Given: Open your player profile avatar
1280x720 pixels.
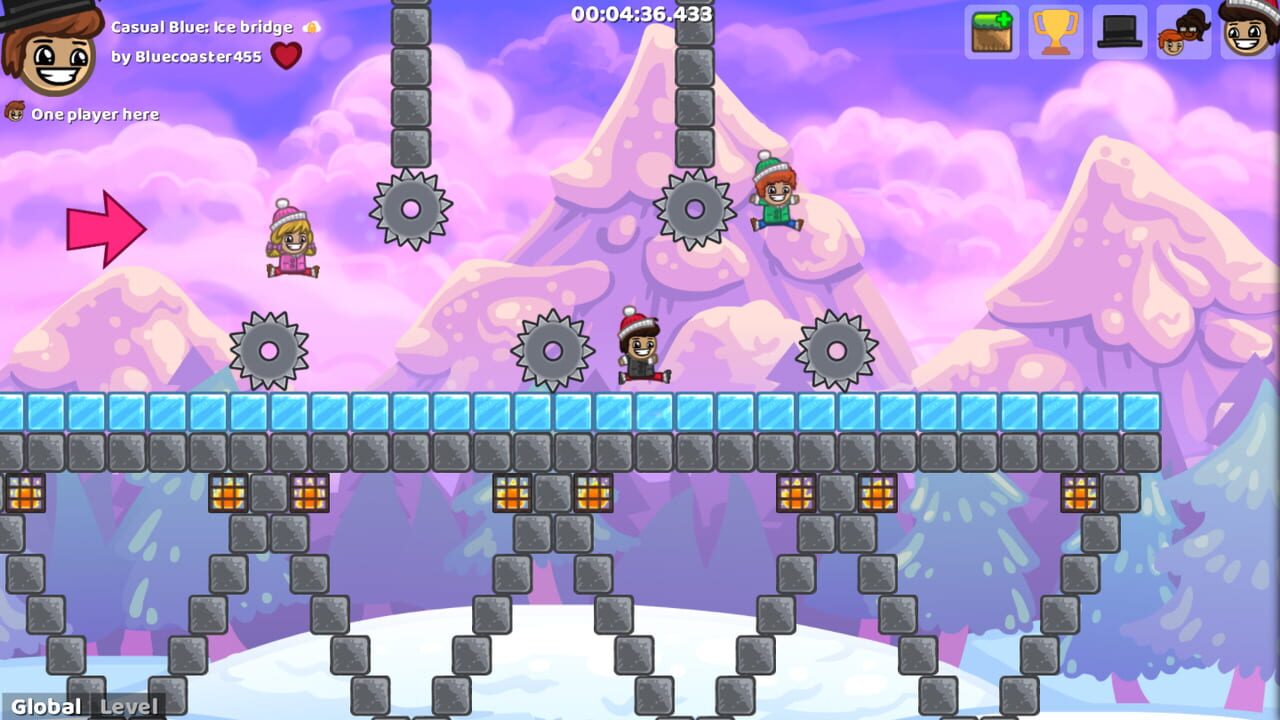Looking at the screenshot, I should [x=1246, y=32].
